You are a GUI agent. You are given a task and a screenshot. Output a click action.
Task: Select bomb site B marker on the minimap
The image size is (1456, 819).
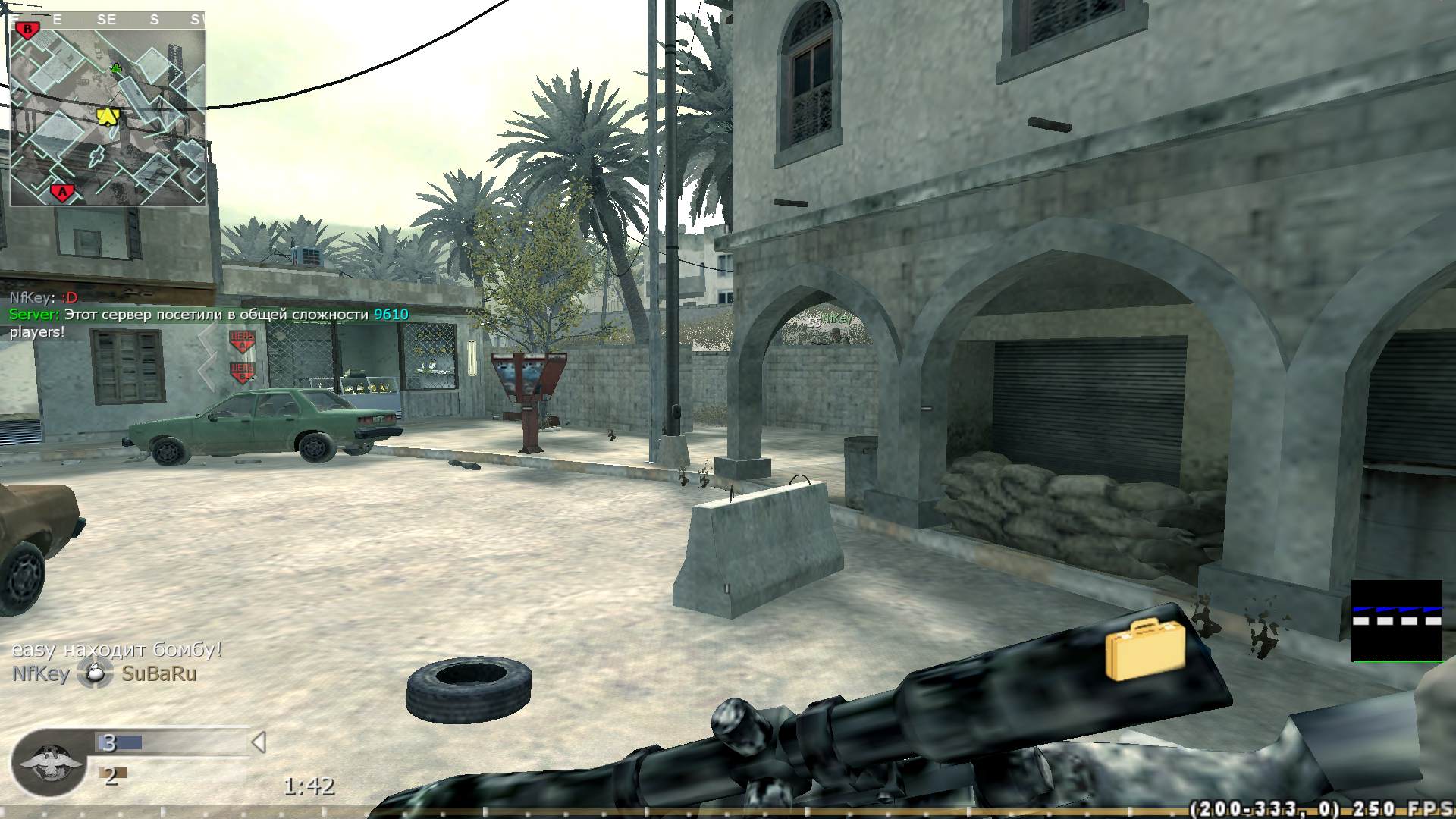click(x=28, y=30)
